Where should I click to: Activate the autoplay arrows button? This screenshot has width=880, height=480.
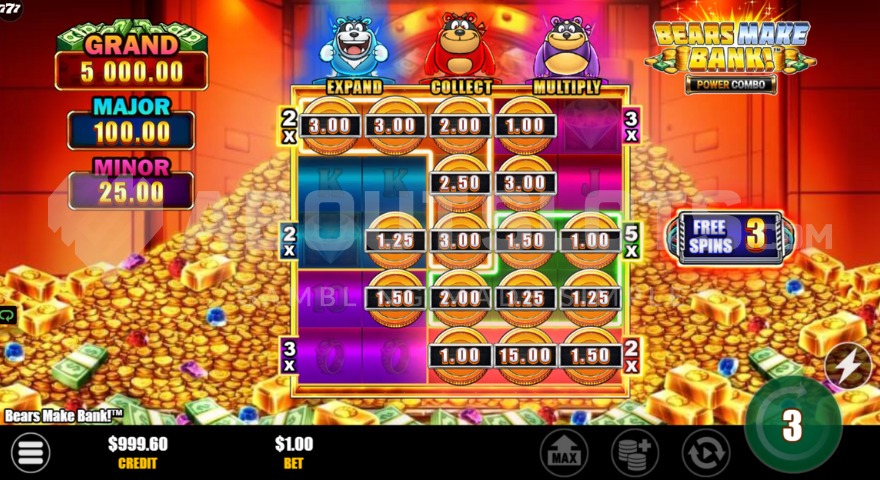pos(705,453)
